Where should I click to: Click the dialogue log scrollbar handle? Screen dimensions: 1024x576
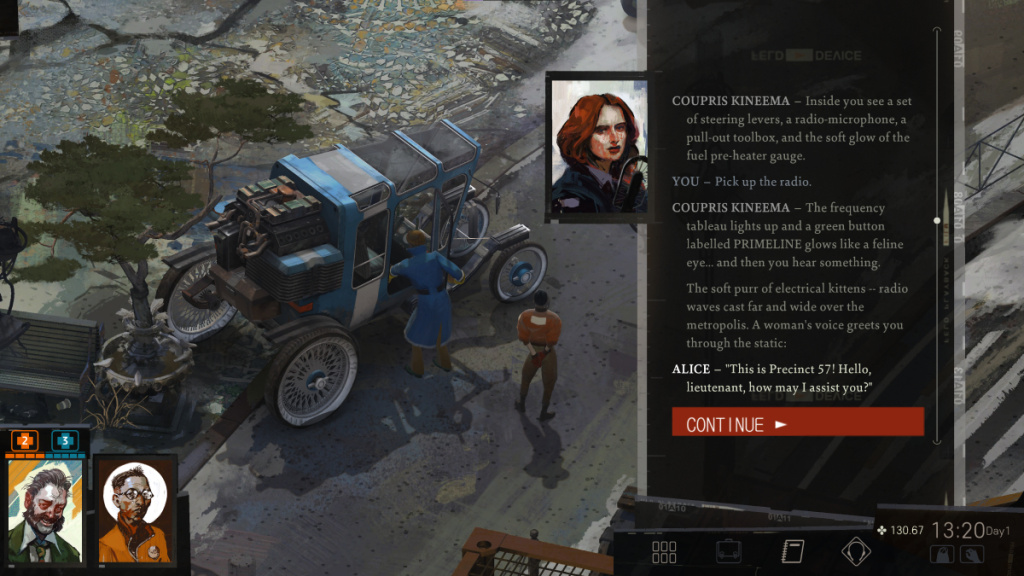point(937,220)
